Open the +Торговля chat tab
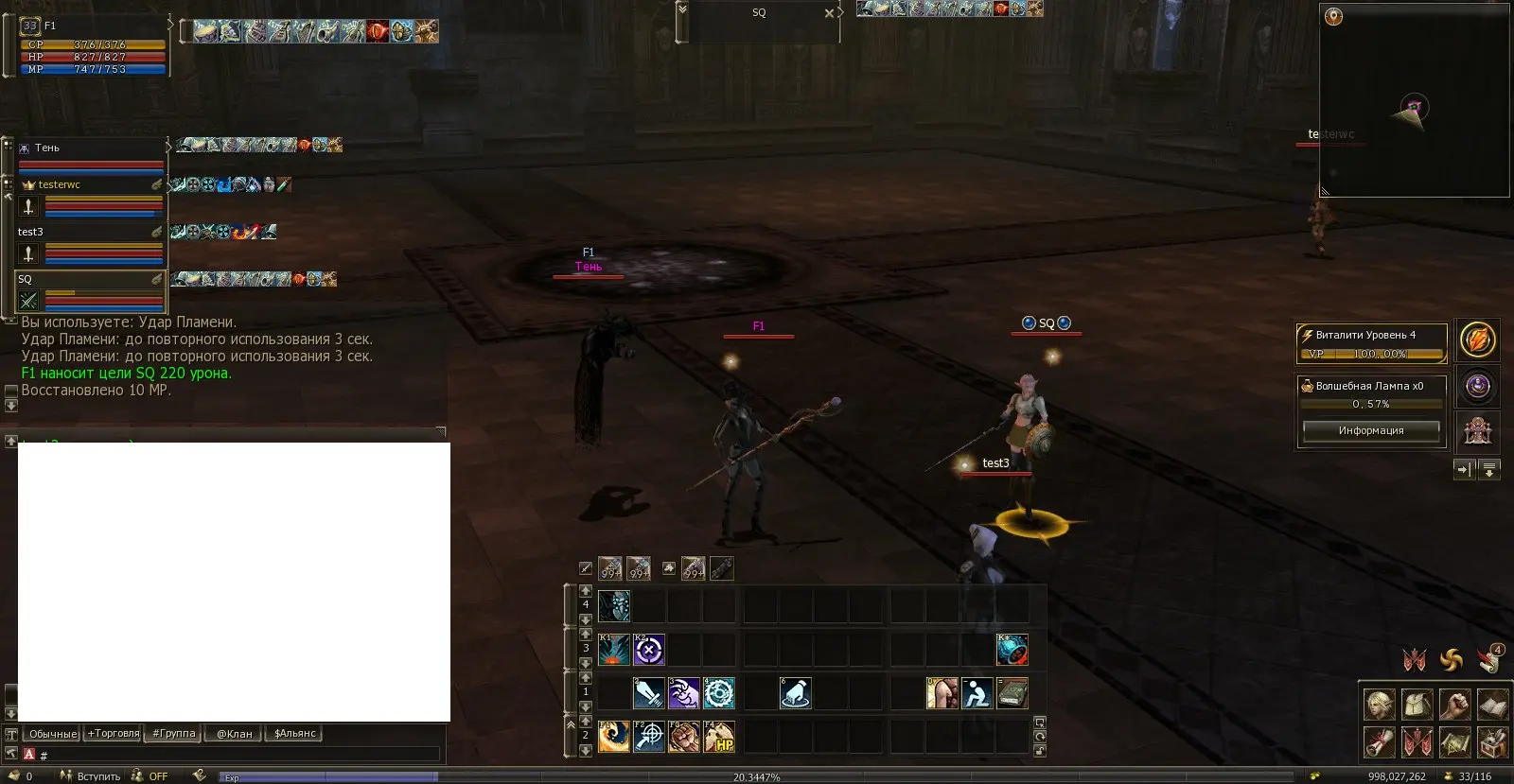1514x784 pixels. pos(114,734)
